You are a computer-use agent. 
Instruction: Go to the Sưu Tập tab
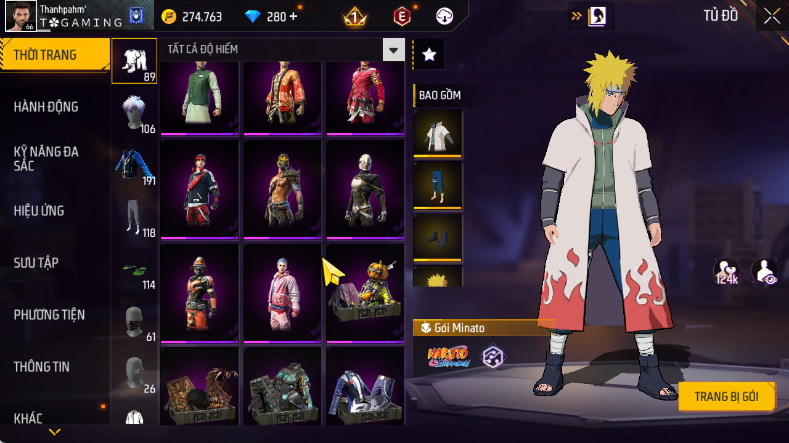[x=36, y=262]
